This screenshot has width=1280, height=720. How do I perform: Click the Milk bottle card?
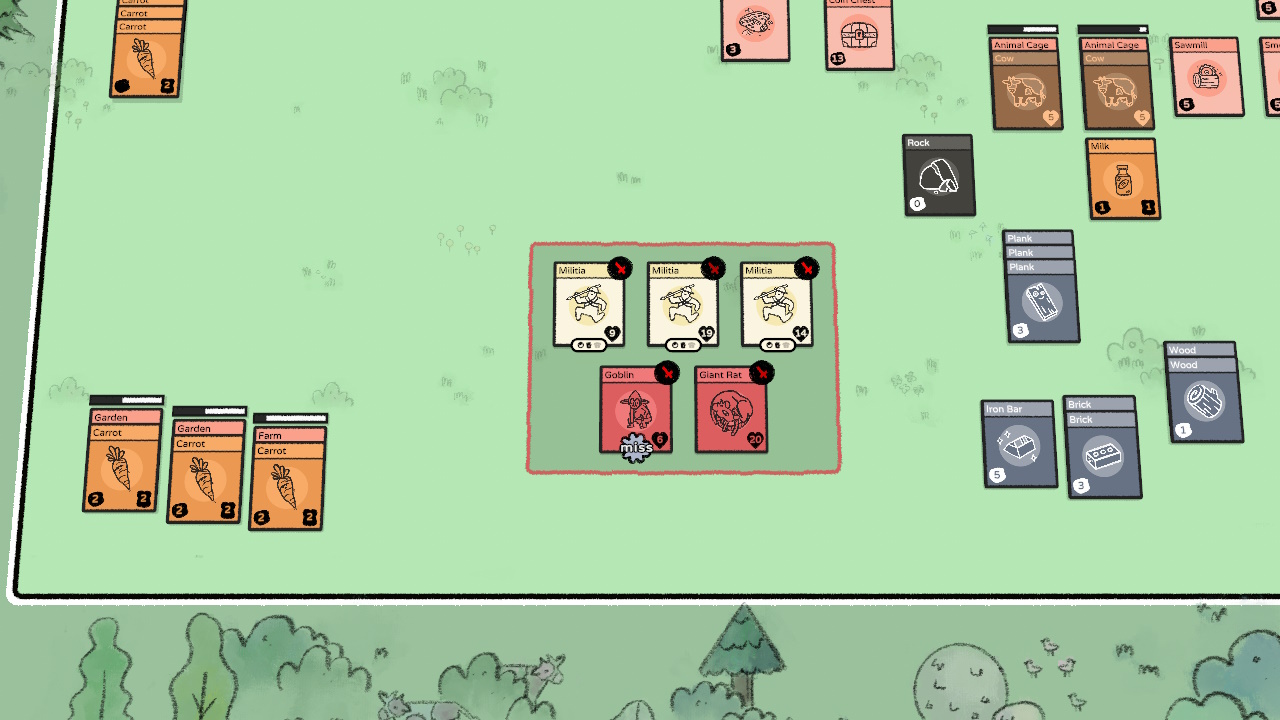pyautogui.click(x=1122, y=178)
